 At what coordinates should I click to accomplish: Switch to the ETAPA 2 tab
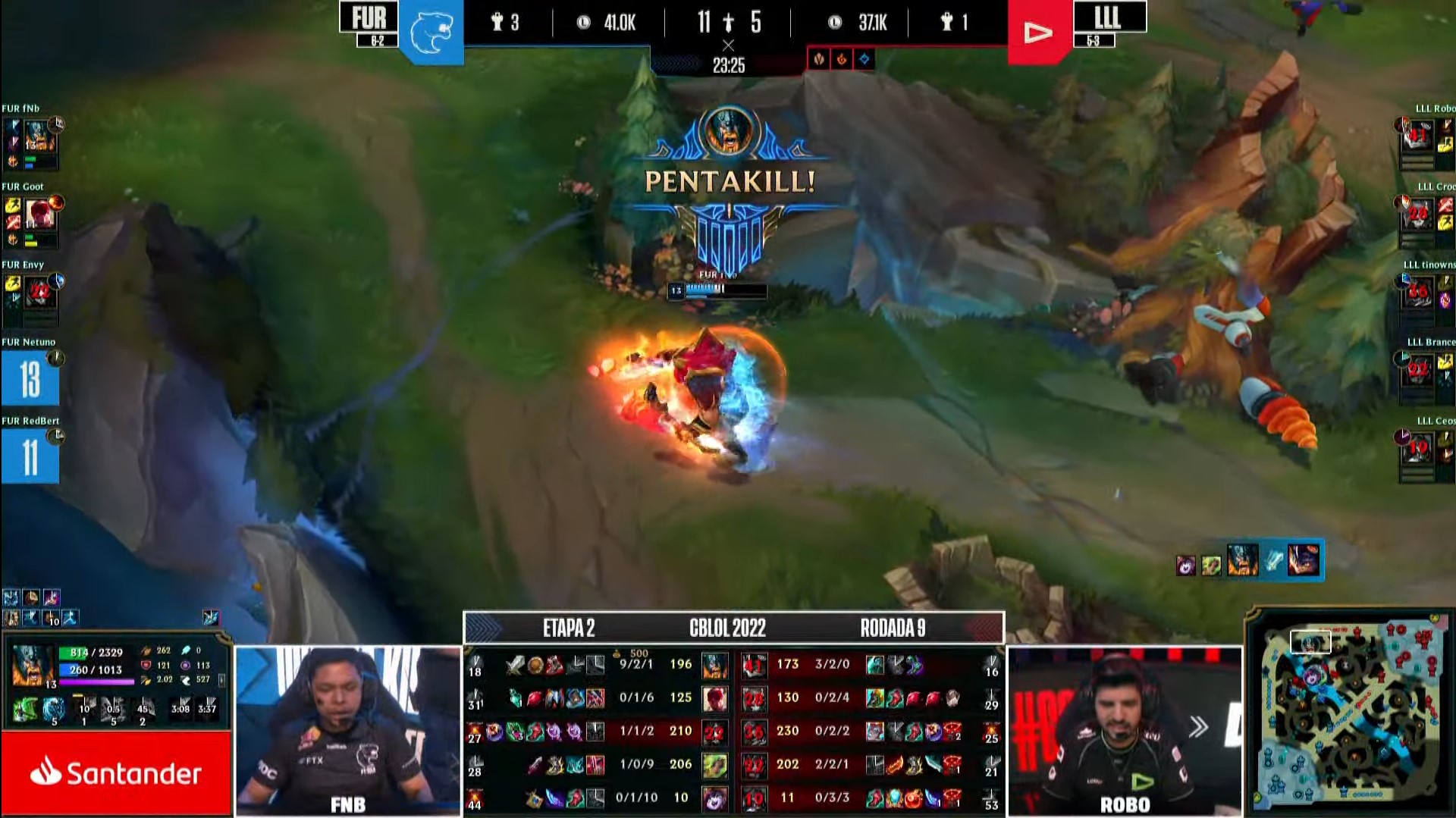[x=569, y=628]
